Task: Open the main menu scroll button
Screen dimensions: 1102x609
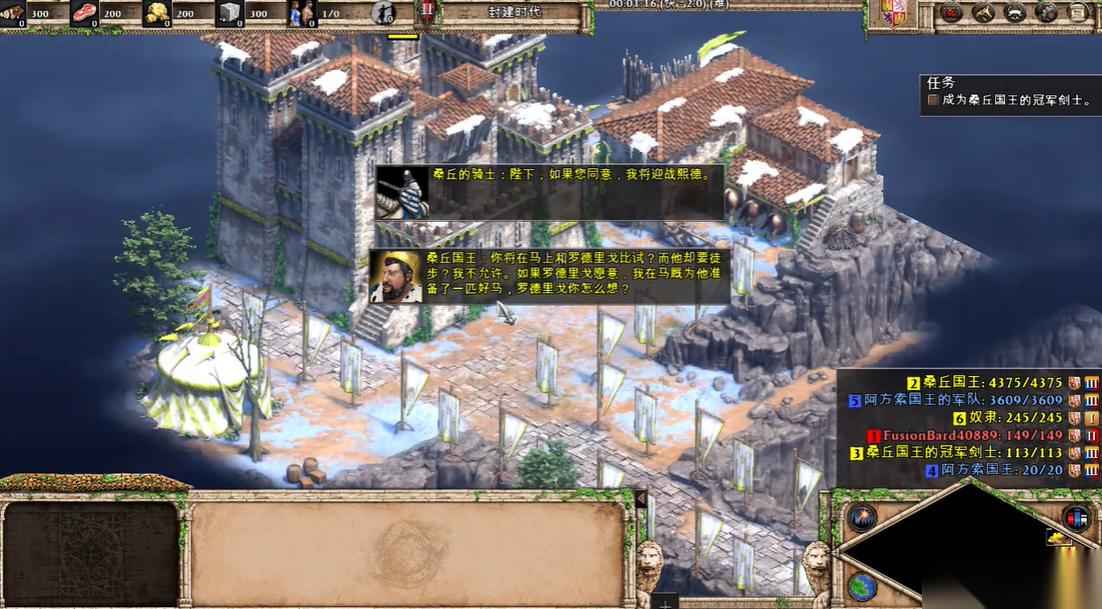Action: (1078, 13)
